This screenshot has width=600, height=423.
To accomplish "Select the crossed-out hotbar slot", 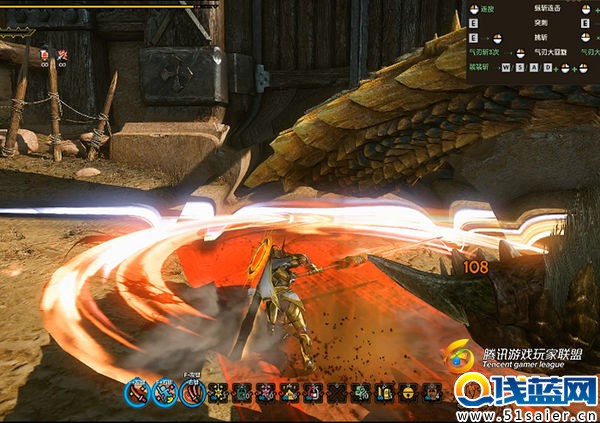I will (x=337, y=393).
